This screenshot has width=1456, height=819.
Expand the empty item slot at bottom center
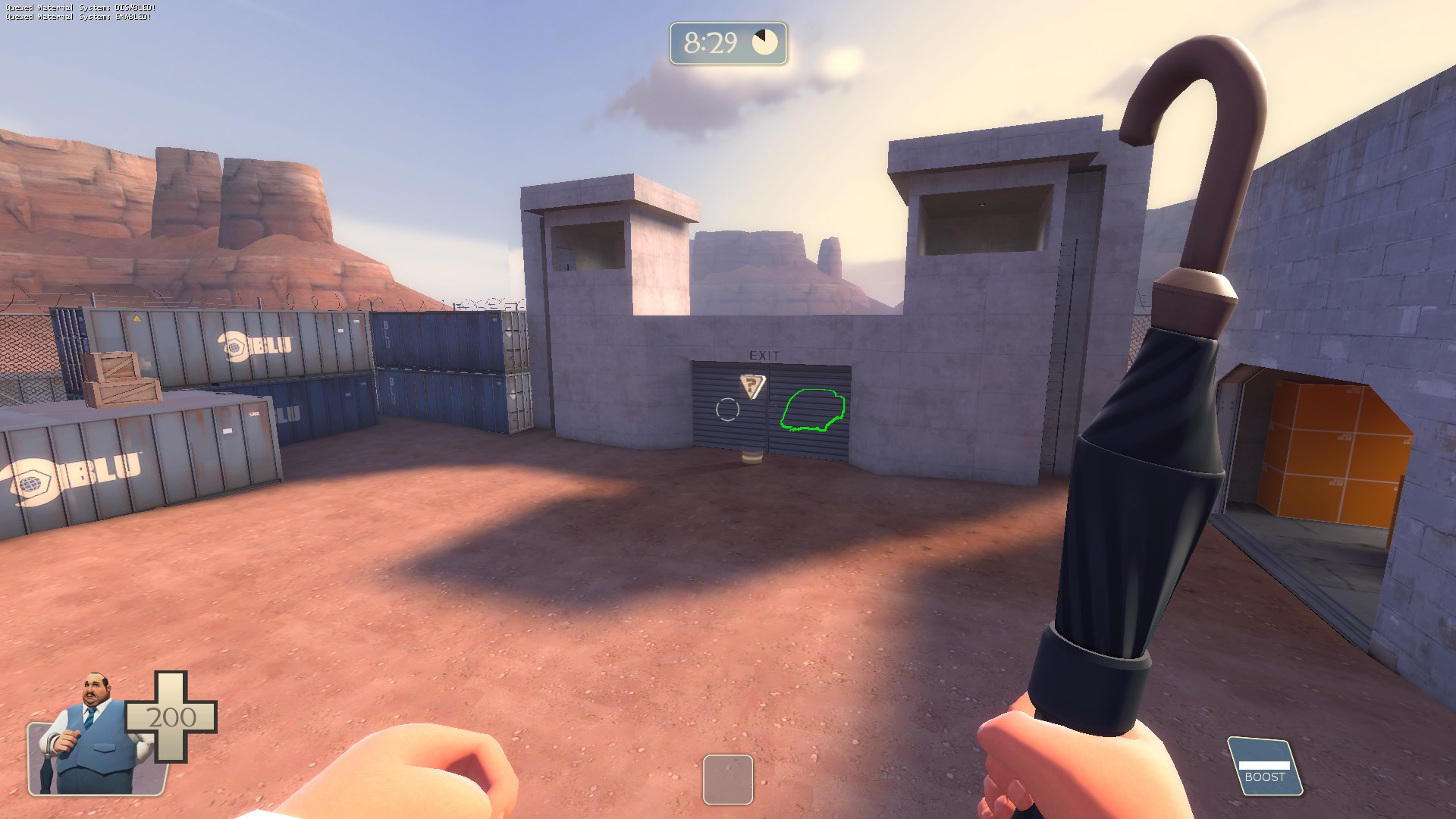pos(727,778)
